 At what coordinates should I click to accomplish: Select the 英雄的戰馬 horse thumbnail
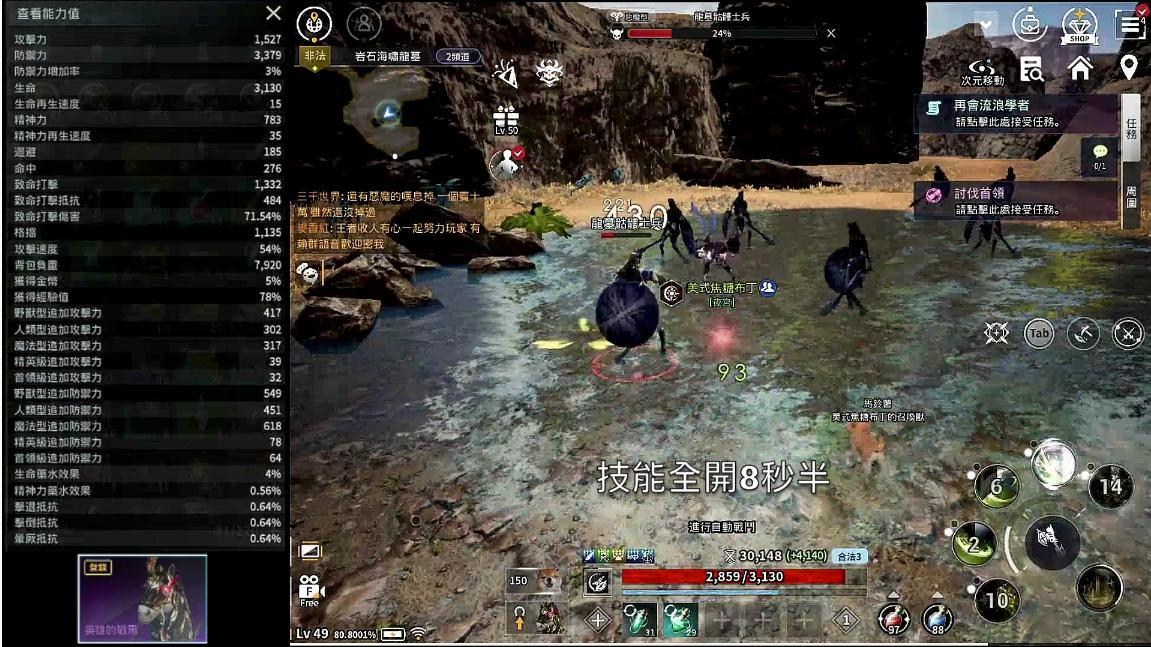142,598
